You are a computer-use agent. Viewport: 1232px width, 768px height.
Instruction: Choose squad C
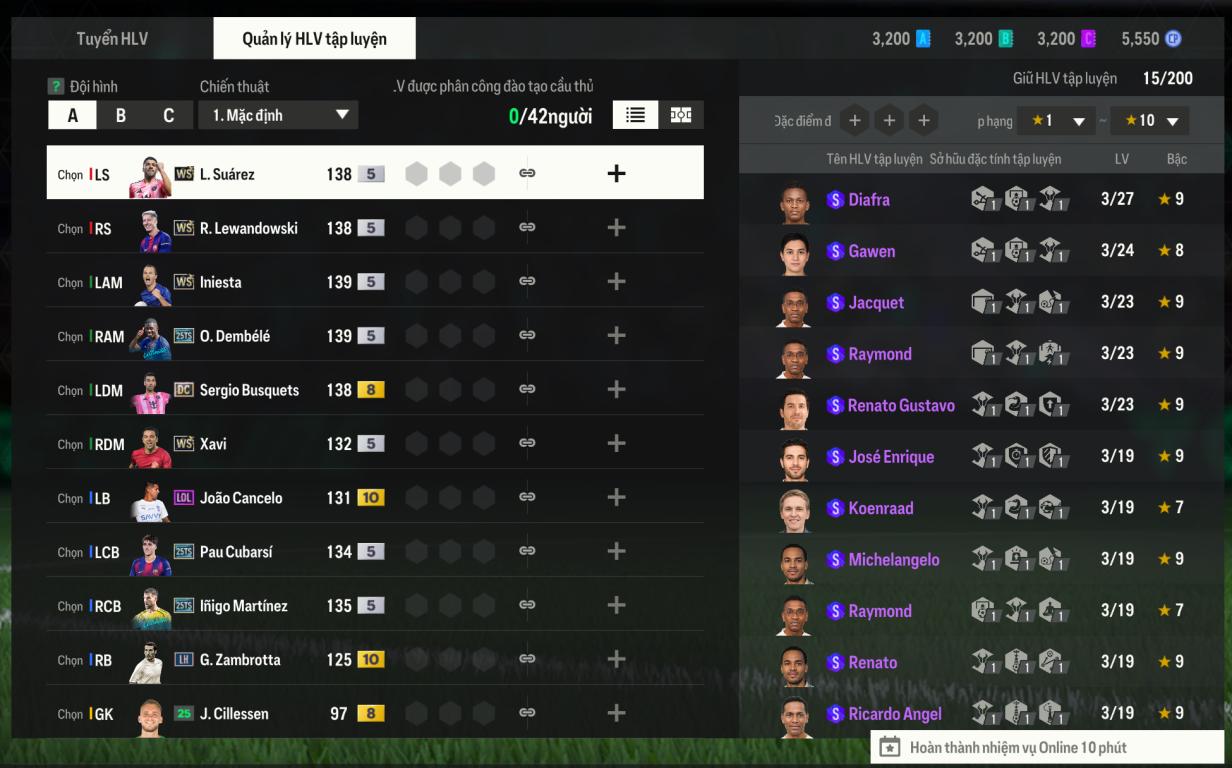pos(169,115)
